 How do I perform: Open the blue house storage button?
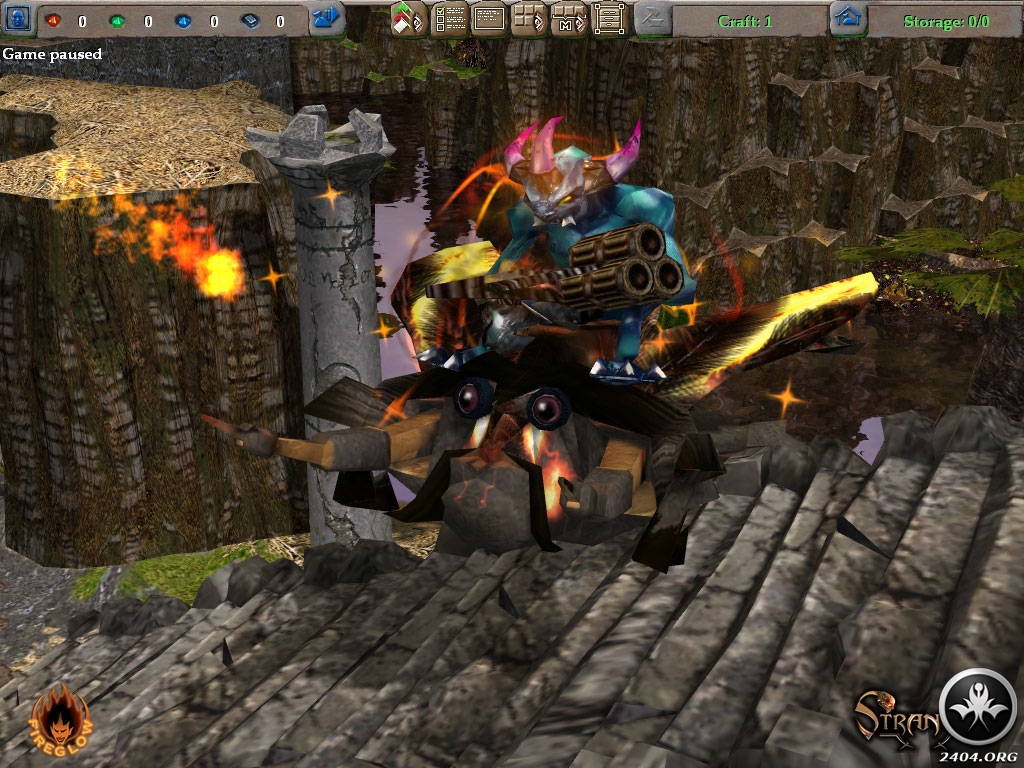click(848, 19)
